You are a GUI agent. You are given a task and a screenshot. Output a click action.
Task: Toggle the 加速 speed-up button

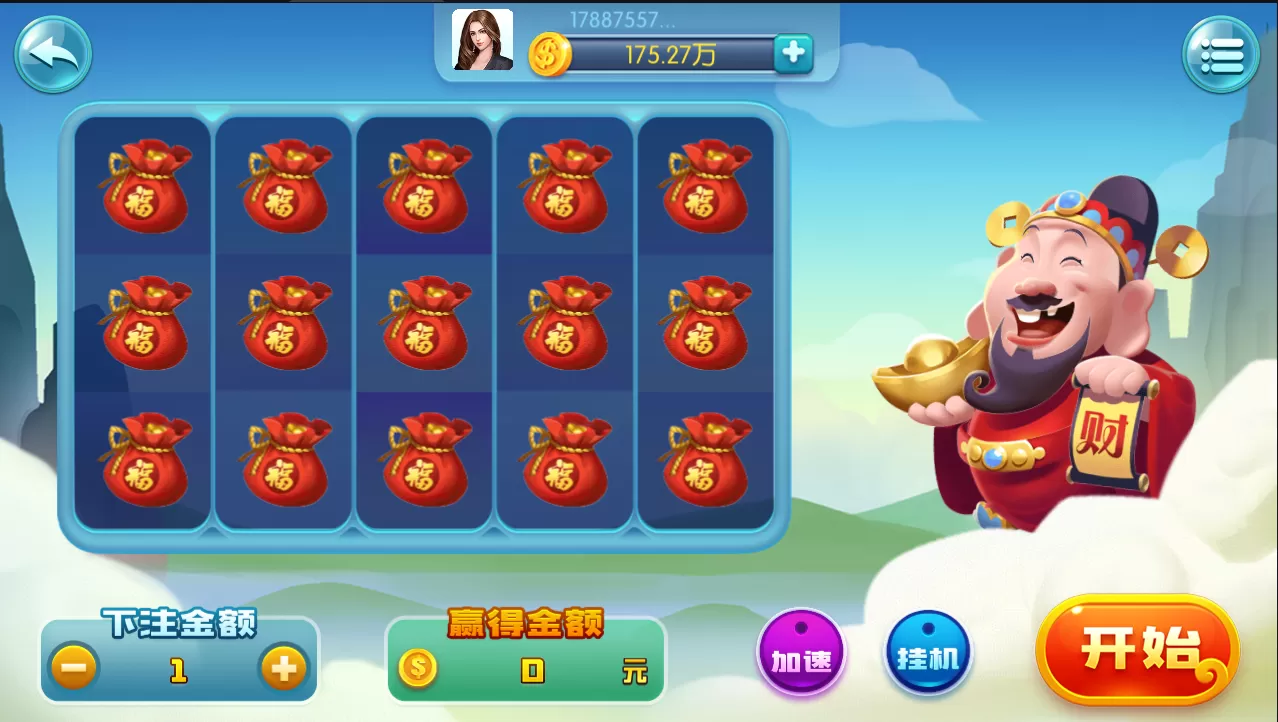801,656
